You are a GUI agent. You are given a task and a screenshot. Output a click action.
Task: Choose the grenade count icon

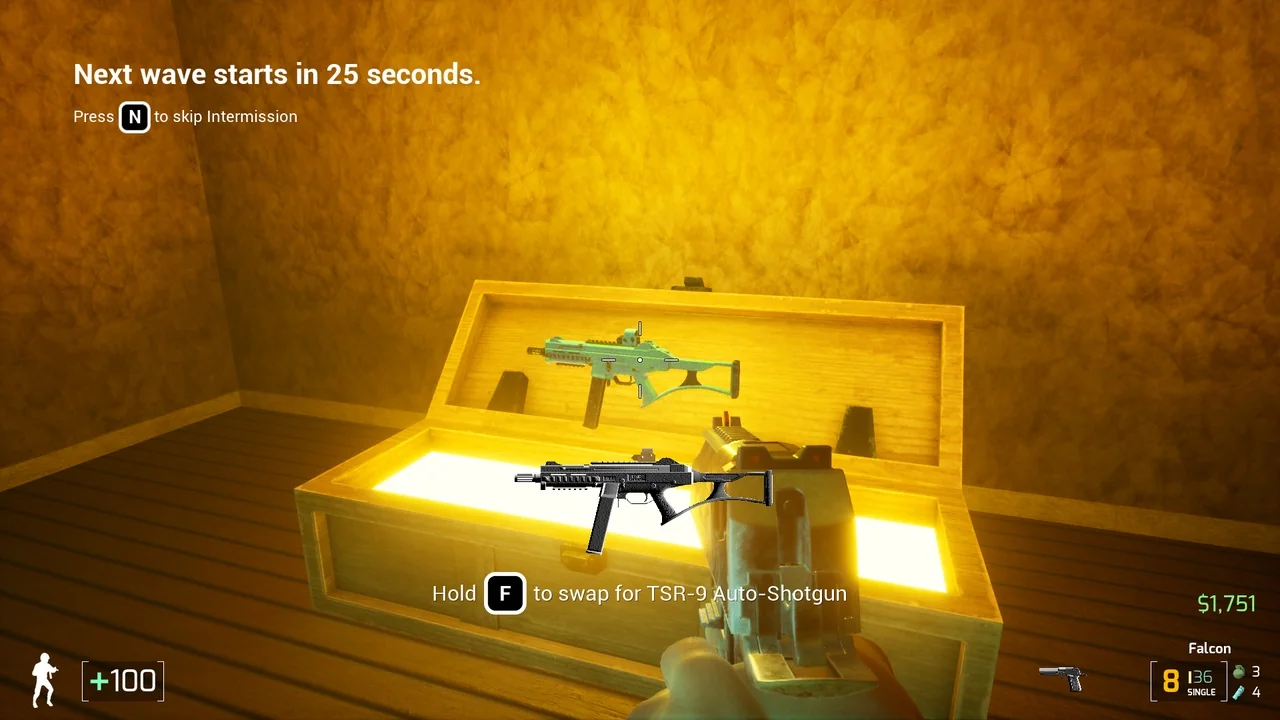(1238, 672)
